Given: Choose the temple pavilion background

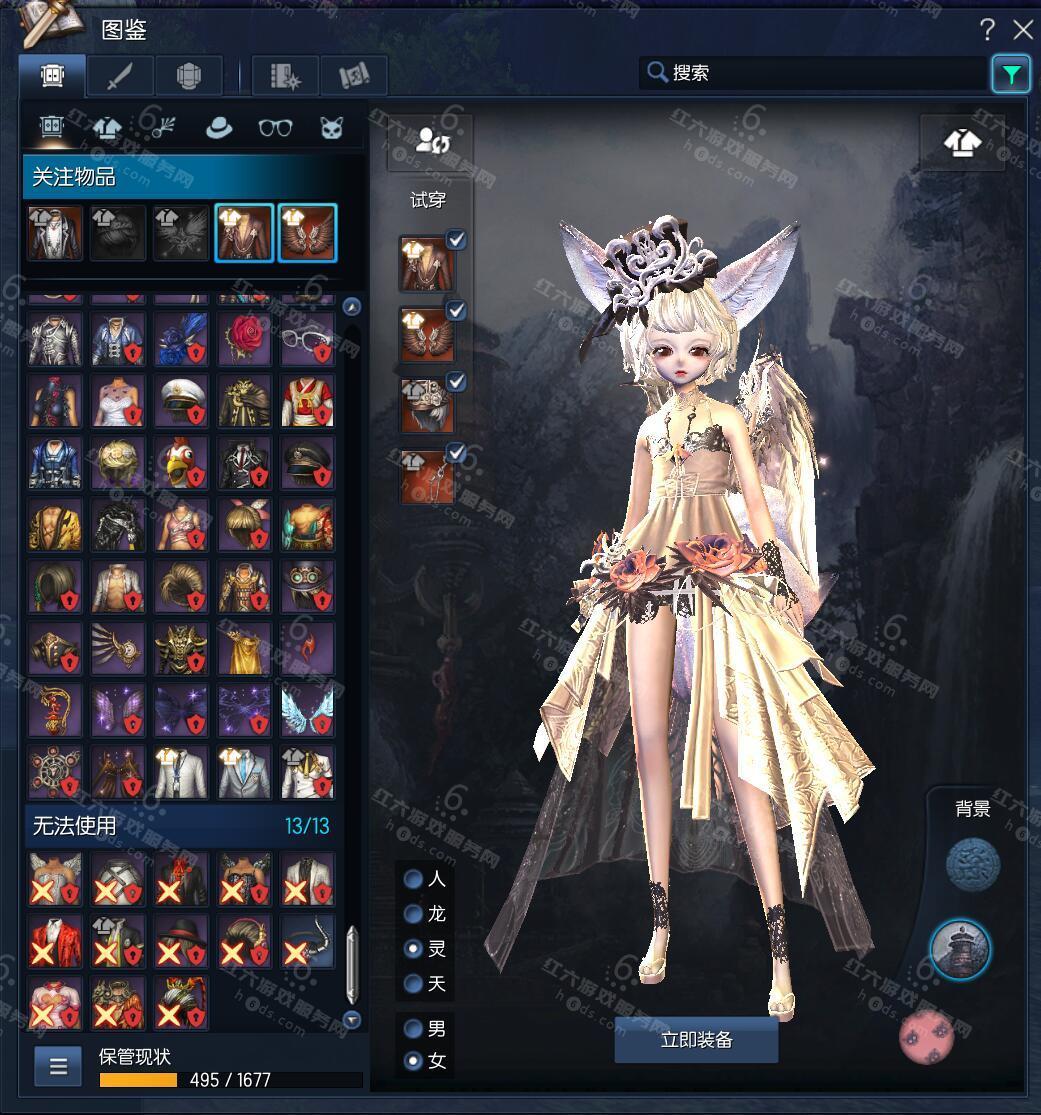Looking at the screenshot, I should [x=960, y=949].
